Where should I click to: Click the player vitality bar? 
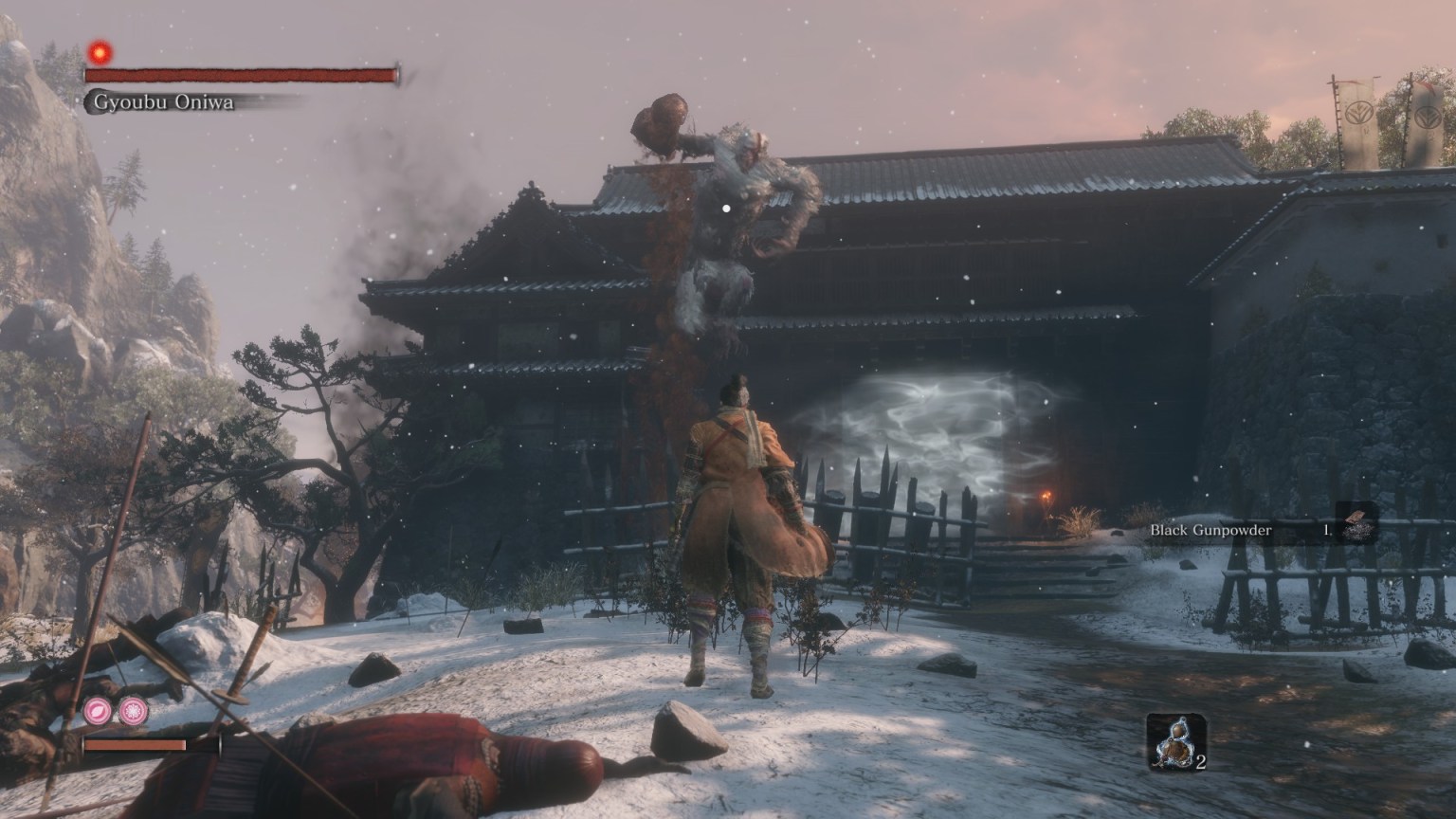133,745
